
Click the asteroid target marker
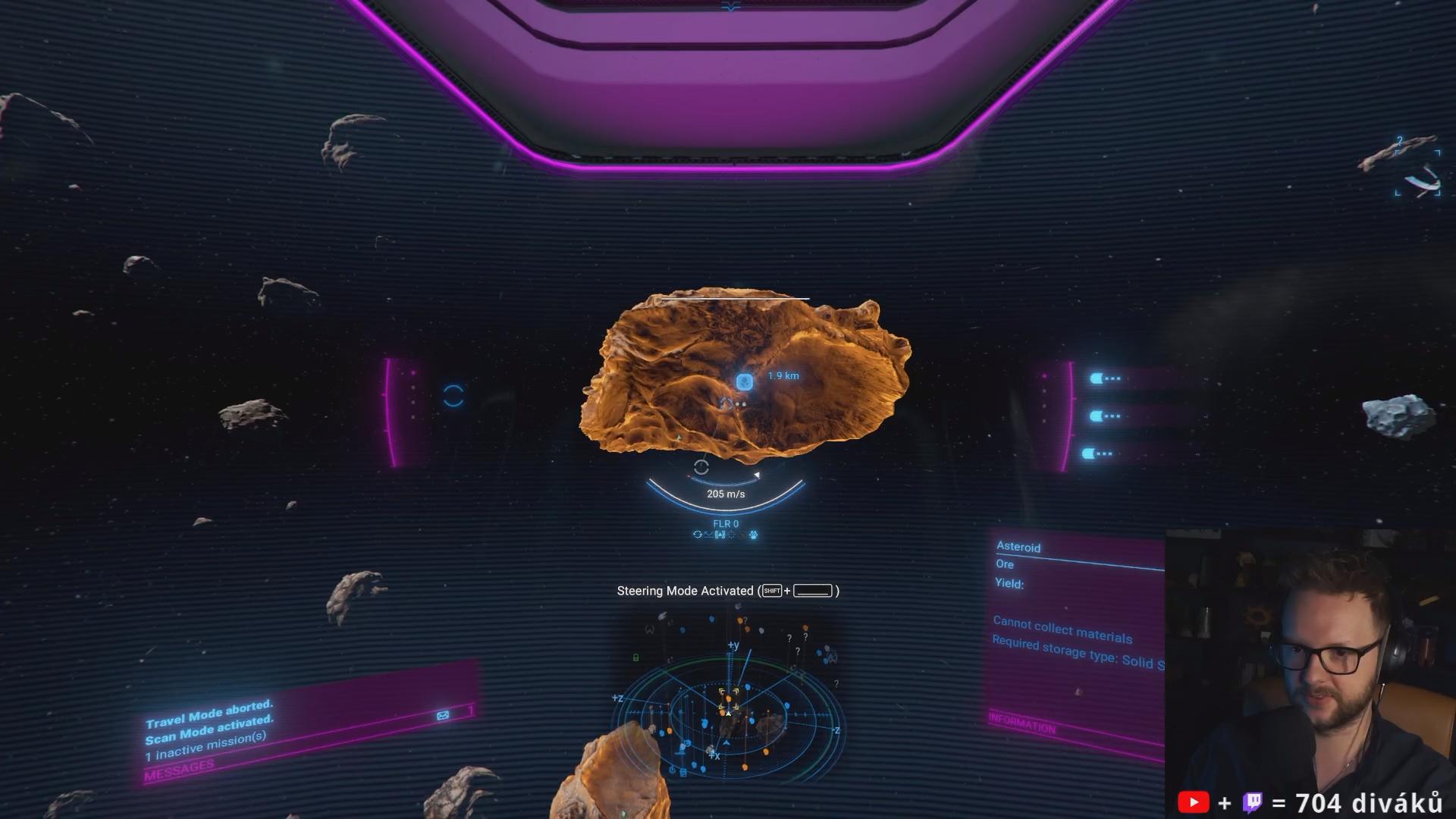[x=744, y=381]
